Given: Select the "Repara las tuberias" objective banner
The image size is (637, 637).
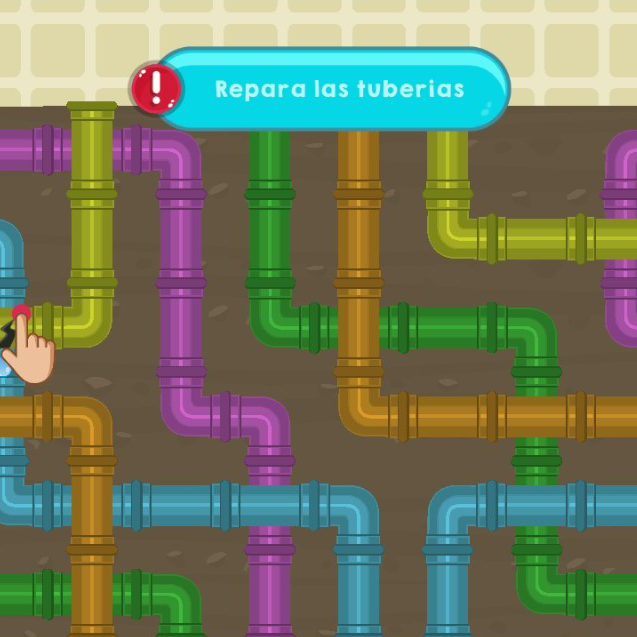Looking at the screenshot, I should click(339, 89).
